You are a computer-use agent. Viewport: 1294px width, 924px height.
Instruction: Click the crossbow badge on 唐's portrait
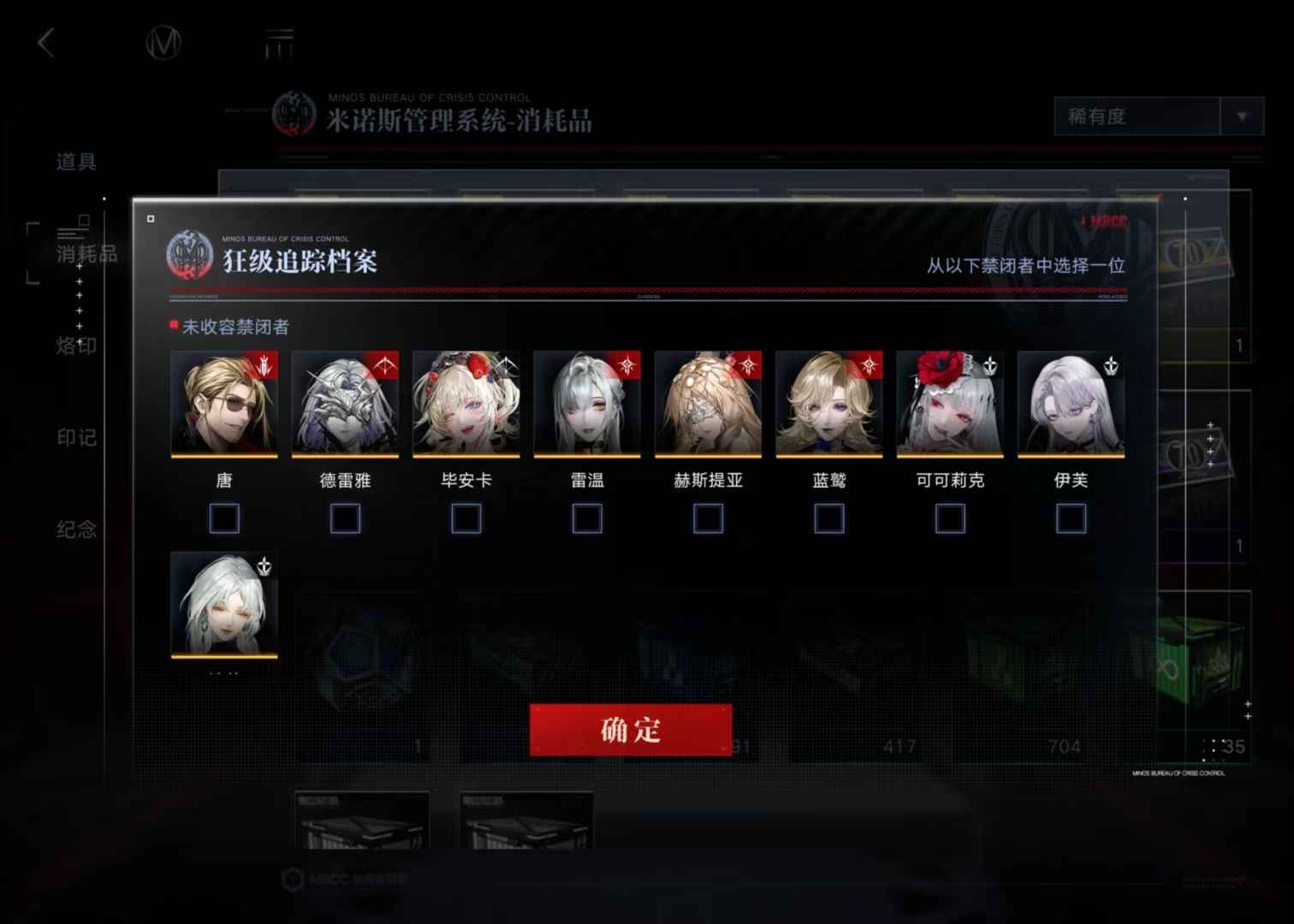(264, 366)
